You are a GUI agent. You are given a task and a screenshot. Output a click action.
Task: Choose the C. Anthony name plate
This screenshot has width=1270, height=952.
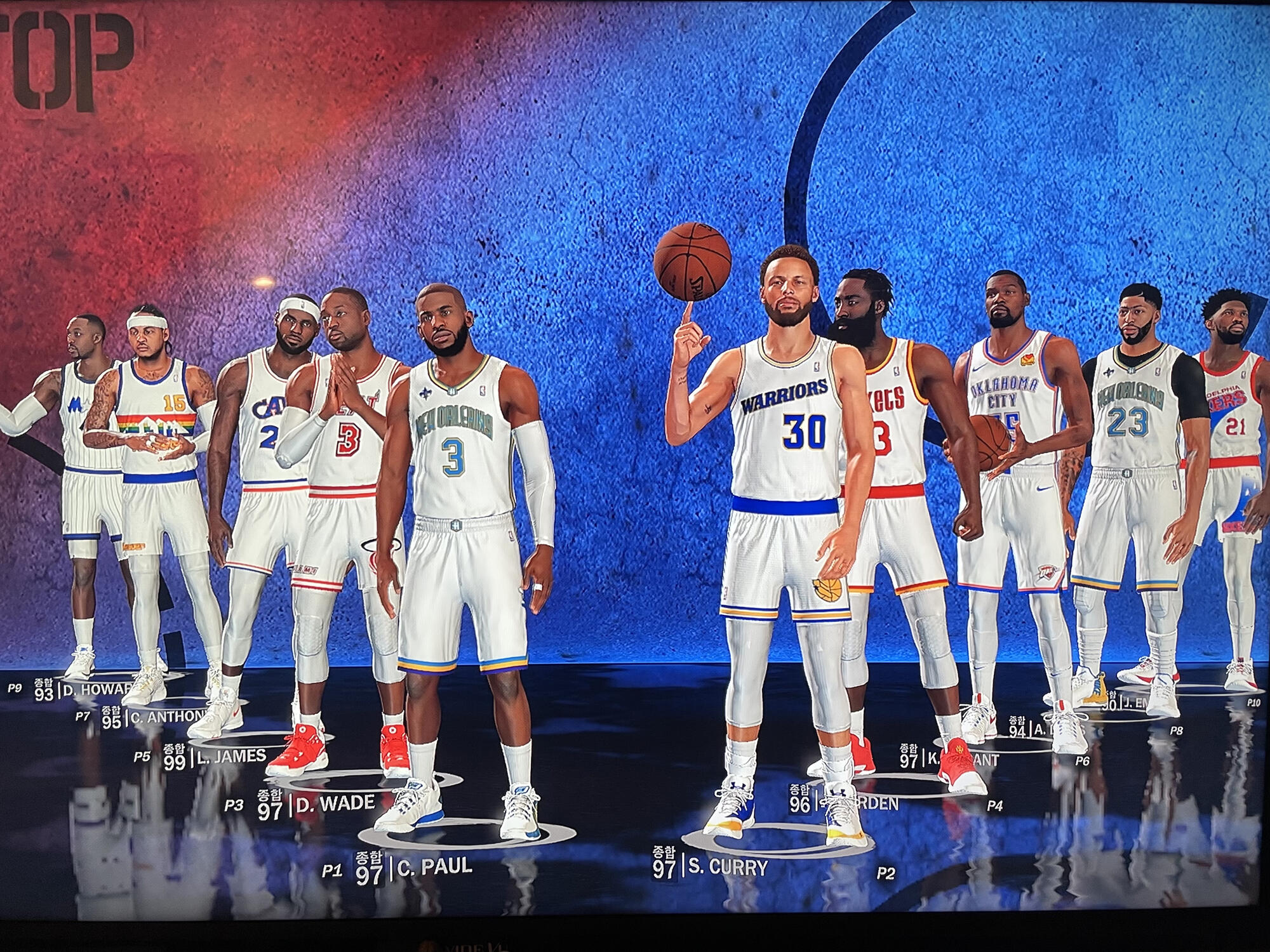coord(168,717)
